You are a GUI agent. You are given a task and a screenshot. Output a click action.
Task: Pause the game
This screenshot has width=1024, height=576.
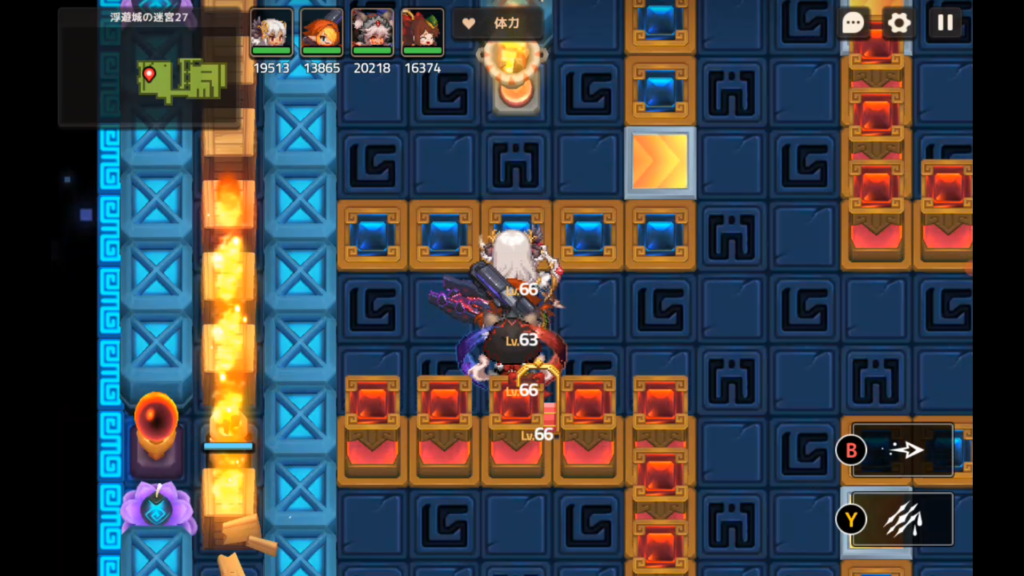coord(944,24)
